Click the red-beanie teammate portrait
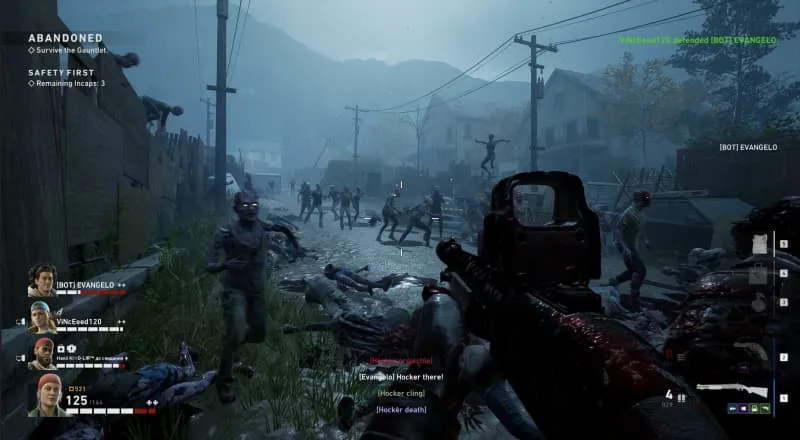 pos(43,352)
